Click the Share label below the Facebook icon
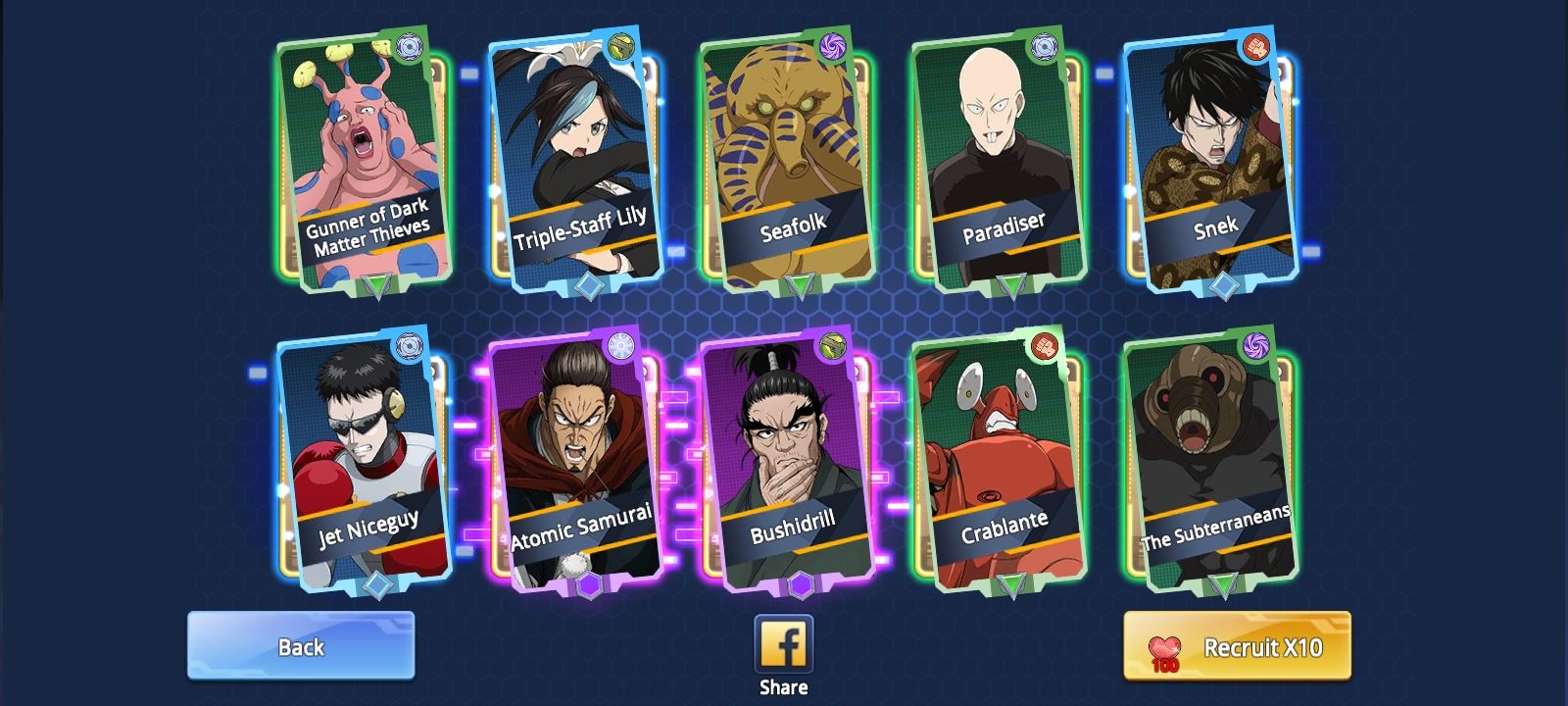Image resolution: width=1568 pixels, height=706 pixels. (783, 685)
